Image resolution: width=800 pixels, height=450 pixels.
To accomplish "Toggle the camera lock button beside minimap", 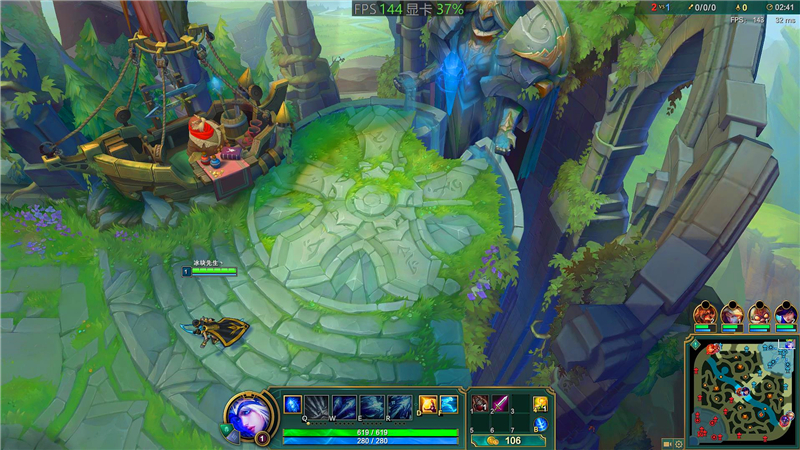I will tap(666, 442).
